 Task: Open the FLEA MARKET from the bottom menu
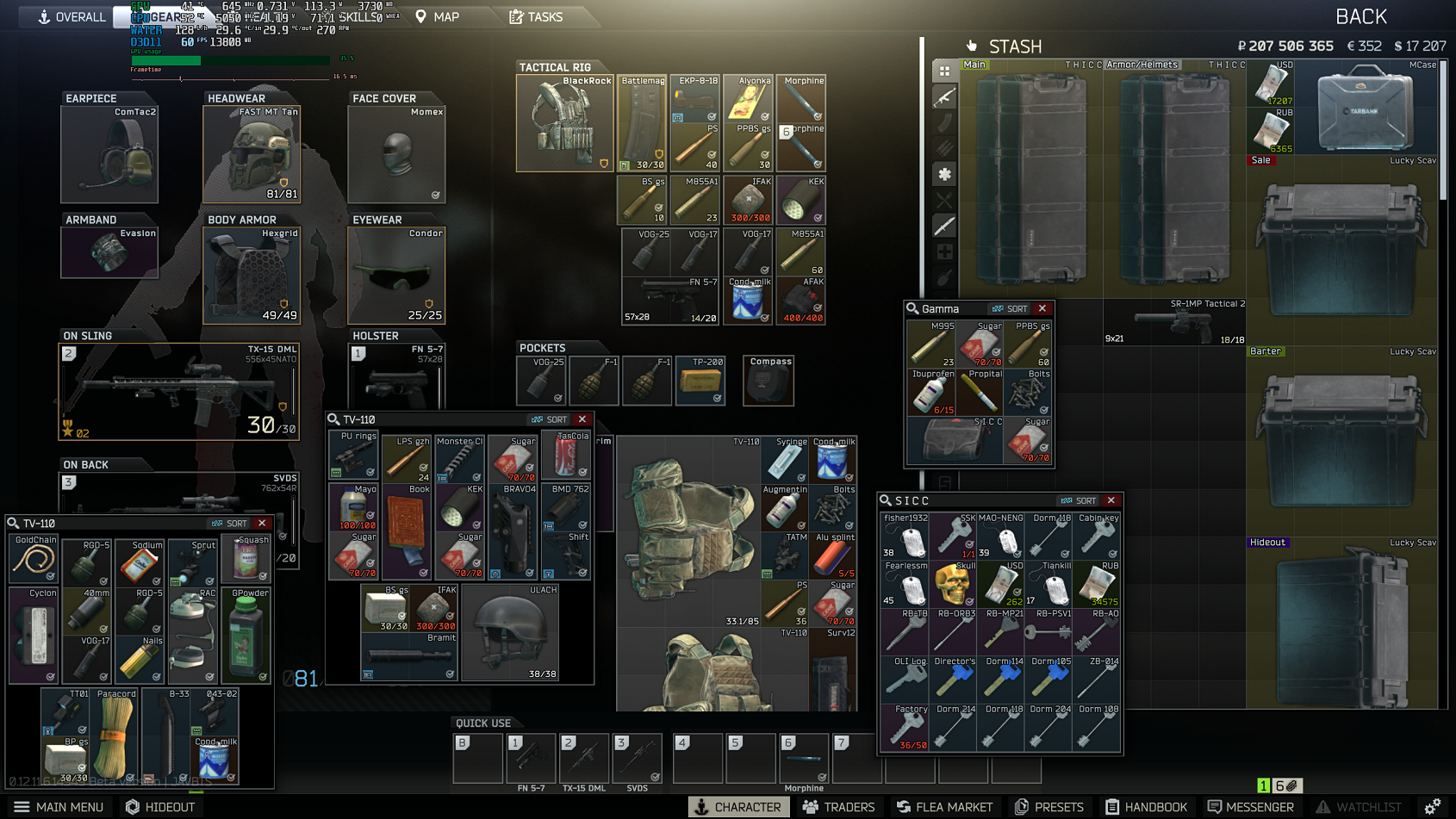coord(944,807)
